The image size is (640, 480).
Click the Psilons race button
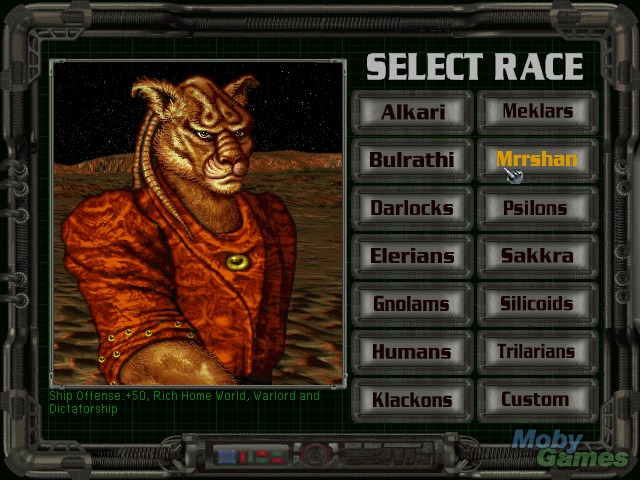537,208
